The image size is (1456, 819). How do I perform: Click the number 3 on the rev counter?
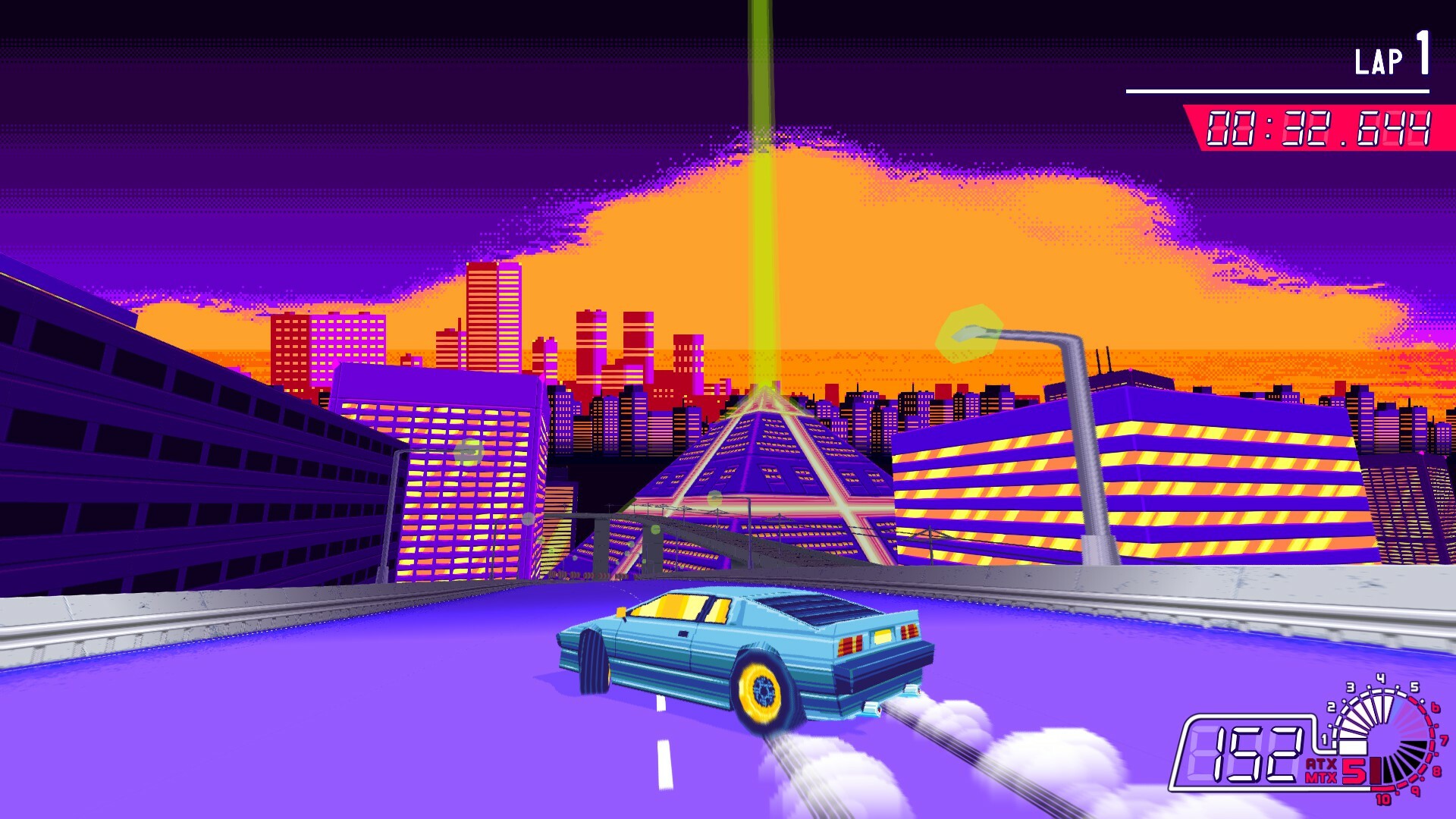[1350, 687]
